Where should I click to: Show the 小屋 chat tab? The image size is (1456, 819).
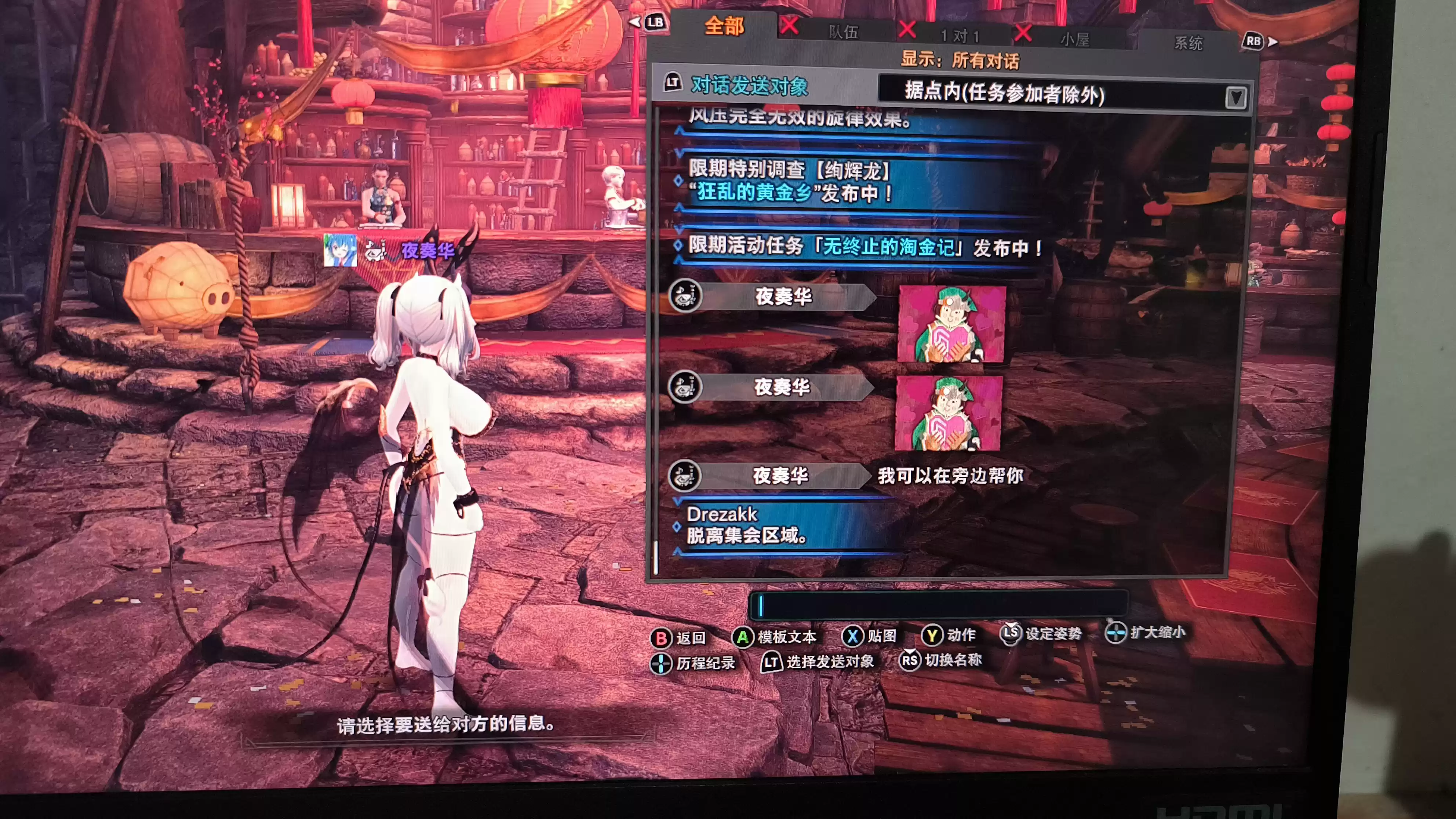(1074, 40)
